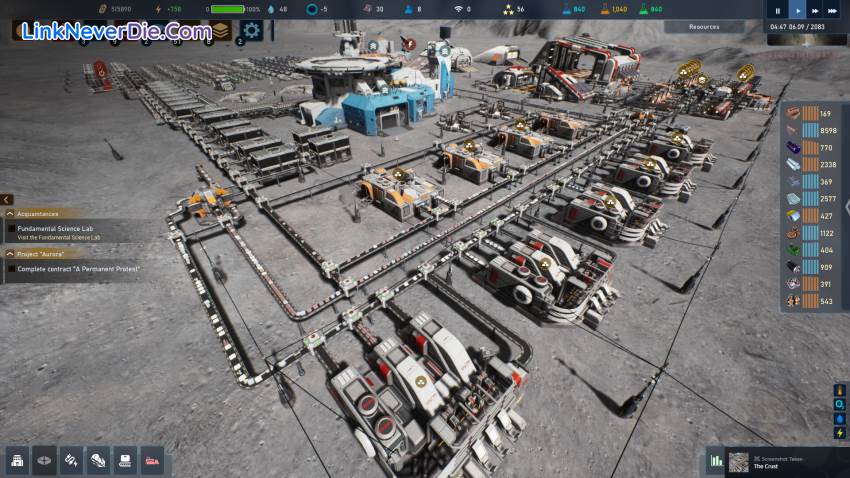
Task: Pause the game simulation
Action: pos(778,10)
